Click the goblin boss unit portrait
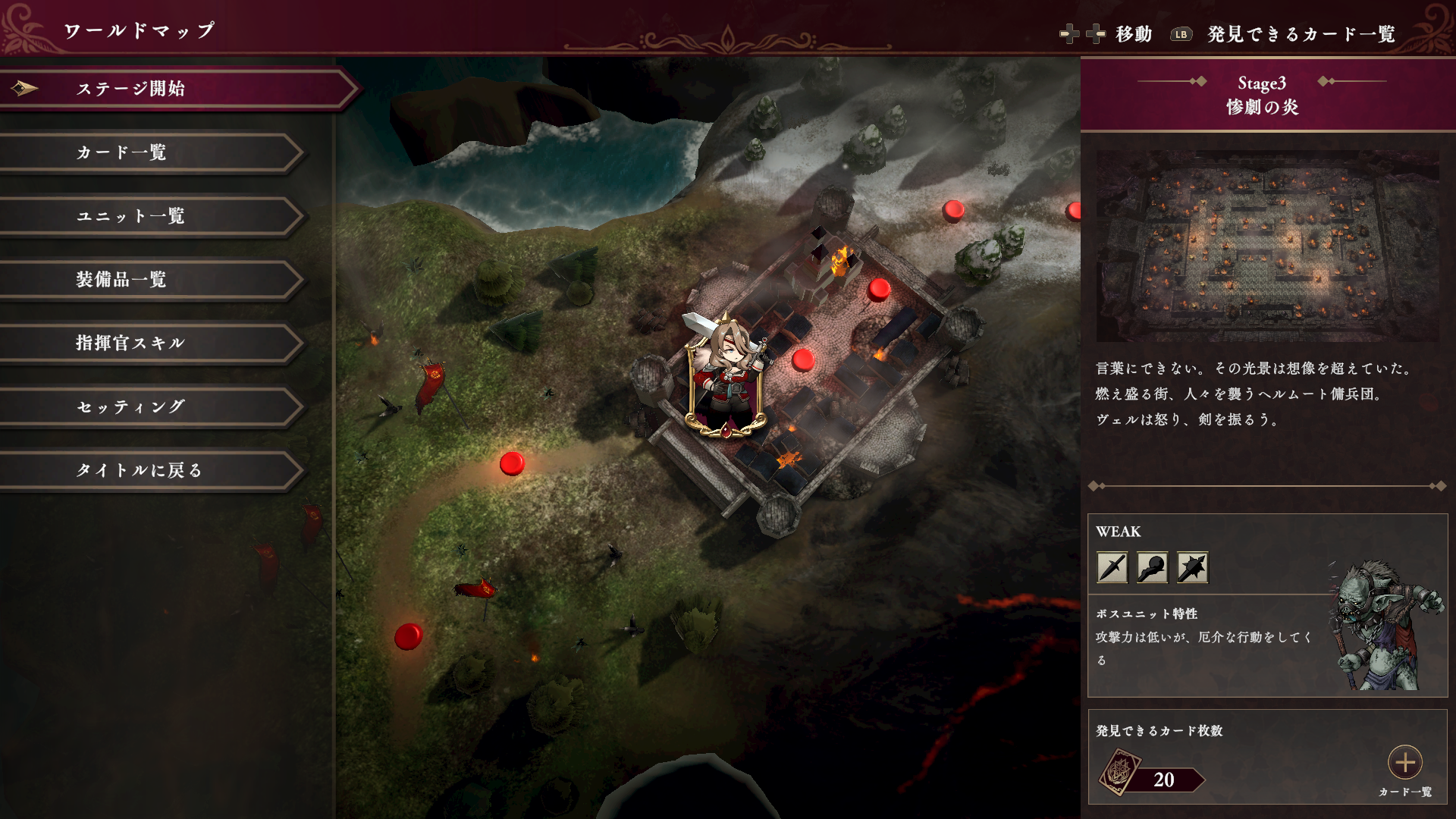The image size is (1456, 819). (x=1384, y=626)
